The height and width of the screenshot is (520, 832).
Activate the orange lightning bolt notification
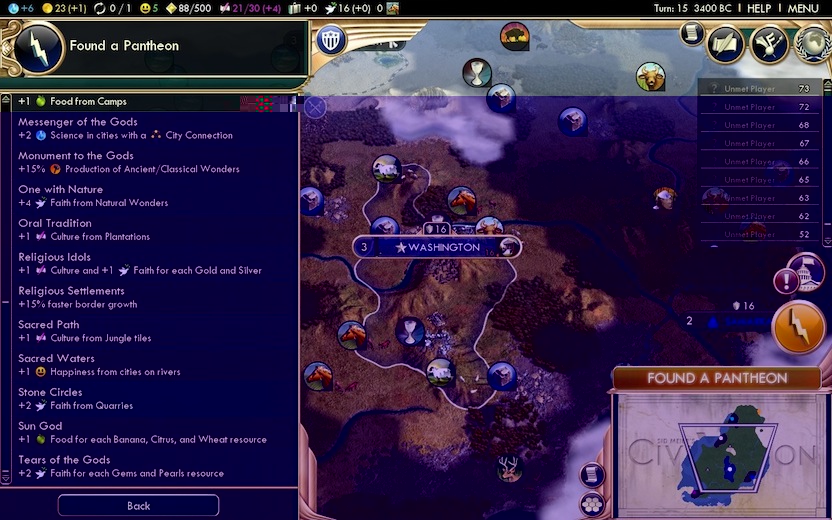(x=798, y=327)
